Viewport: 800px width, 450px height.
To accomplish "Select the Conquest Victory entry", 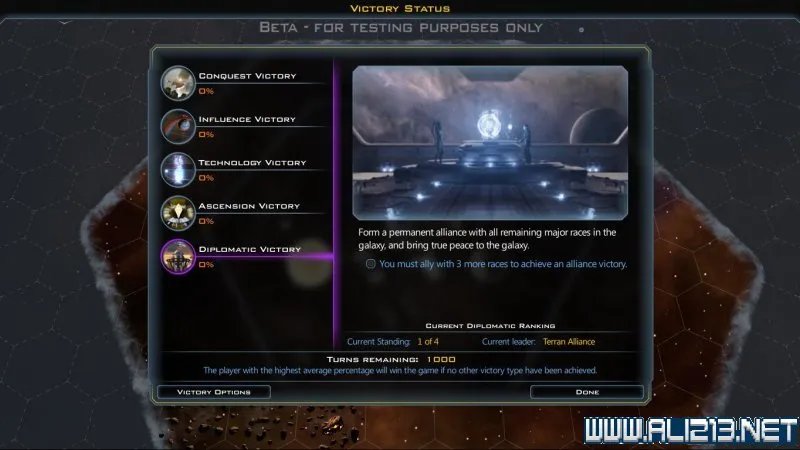I will (x=245, y=81).
